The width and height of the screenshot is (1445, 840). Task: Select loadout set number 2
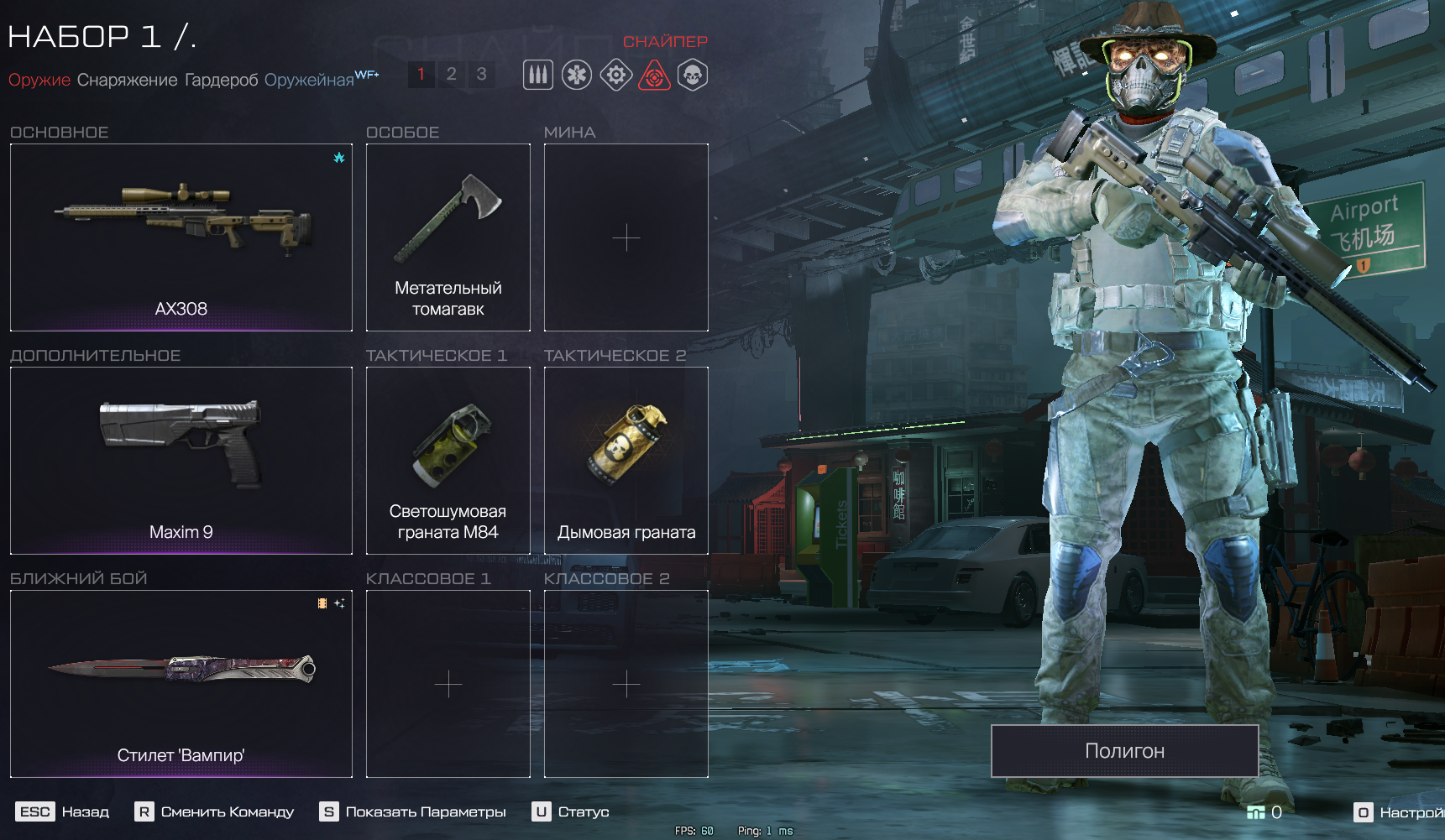(x=451, y=75)
